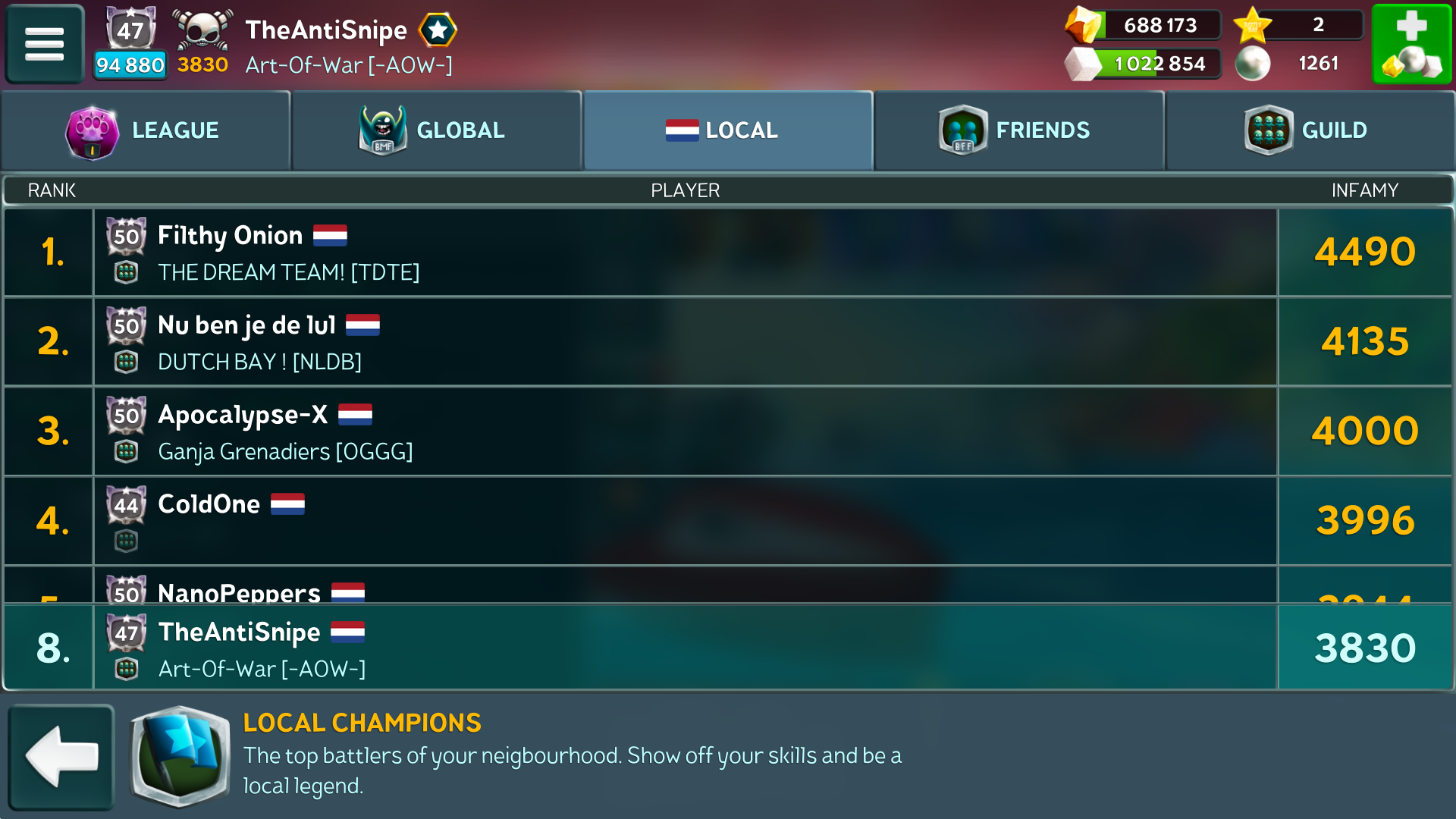Tap the green add resources button
The width and height of the screenshot is (1456, 819).
pyautogui.click(x=1411, y=44)
